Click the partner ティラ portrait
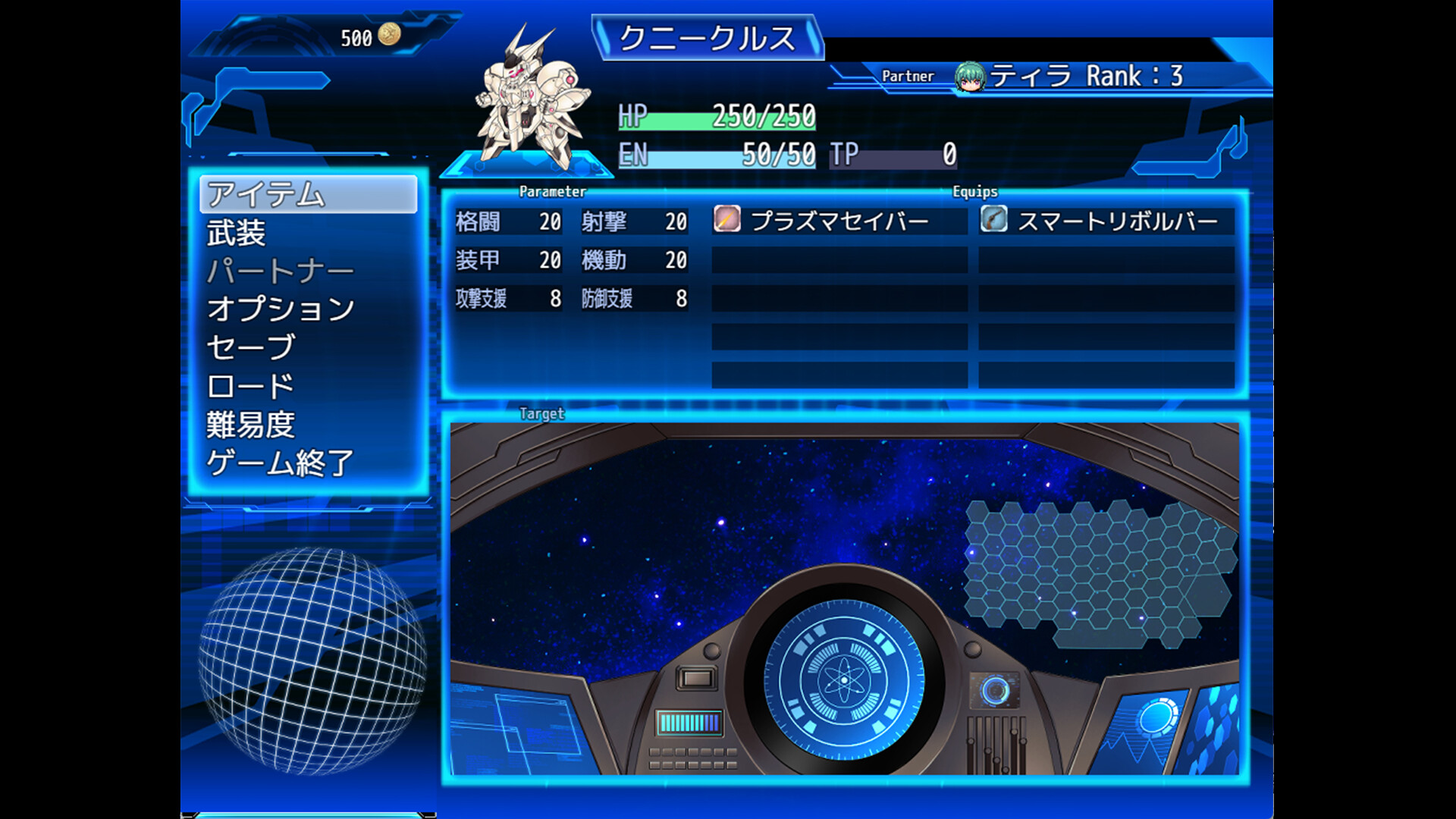The image size is (1456, 819). click(x=969, y=77)
